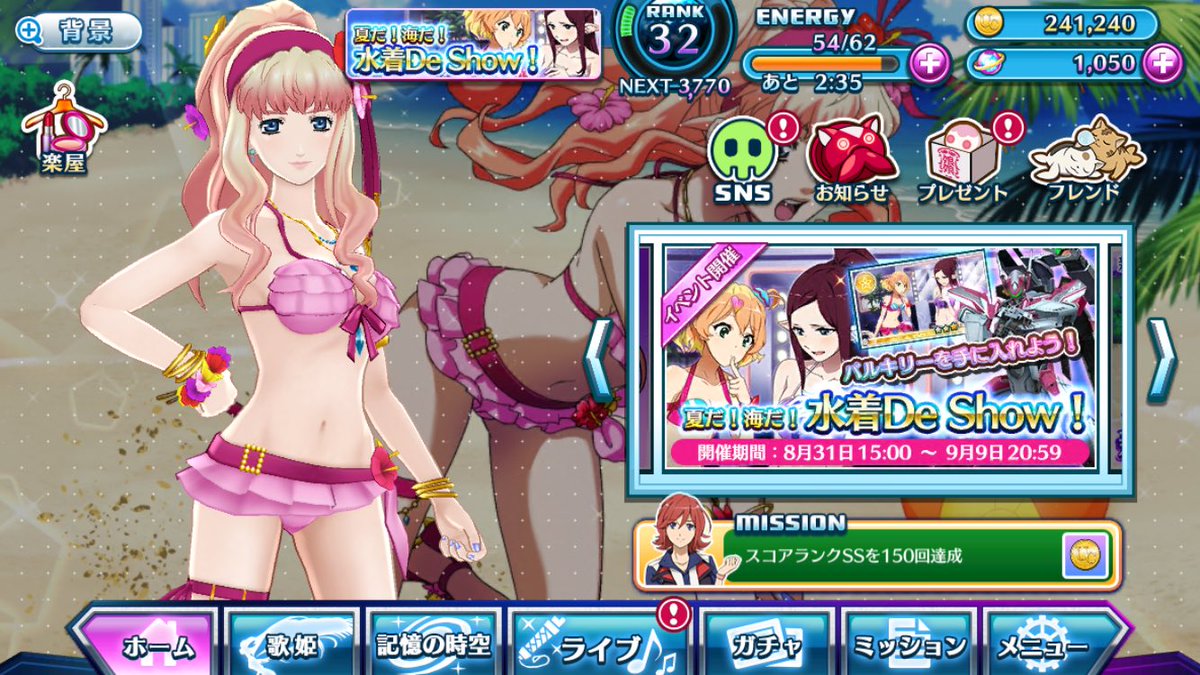Add energy with the plus button
This screenshot has width=1200, height=675.
[930, 63]
